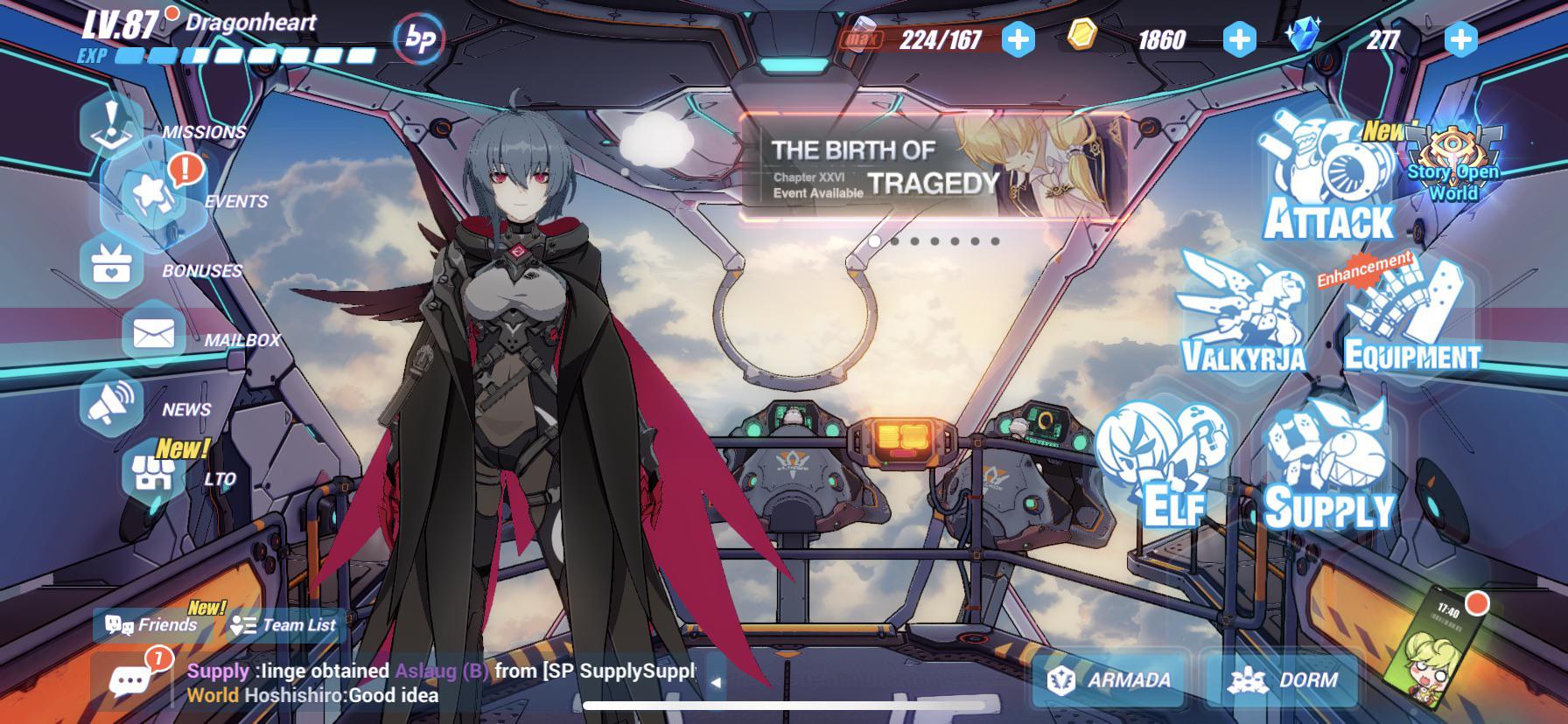Image resolution: width=1568 pixels, height=724 pixels.
Task: Open the BP battle pass icon
Action: [x=419, y=39]
